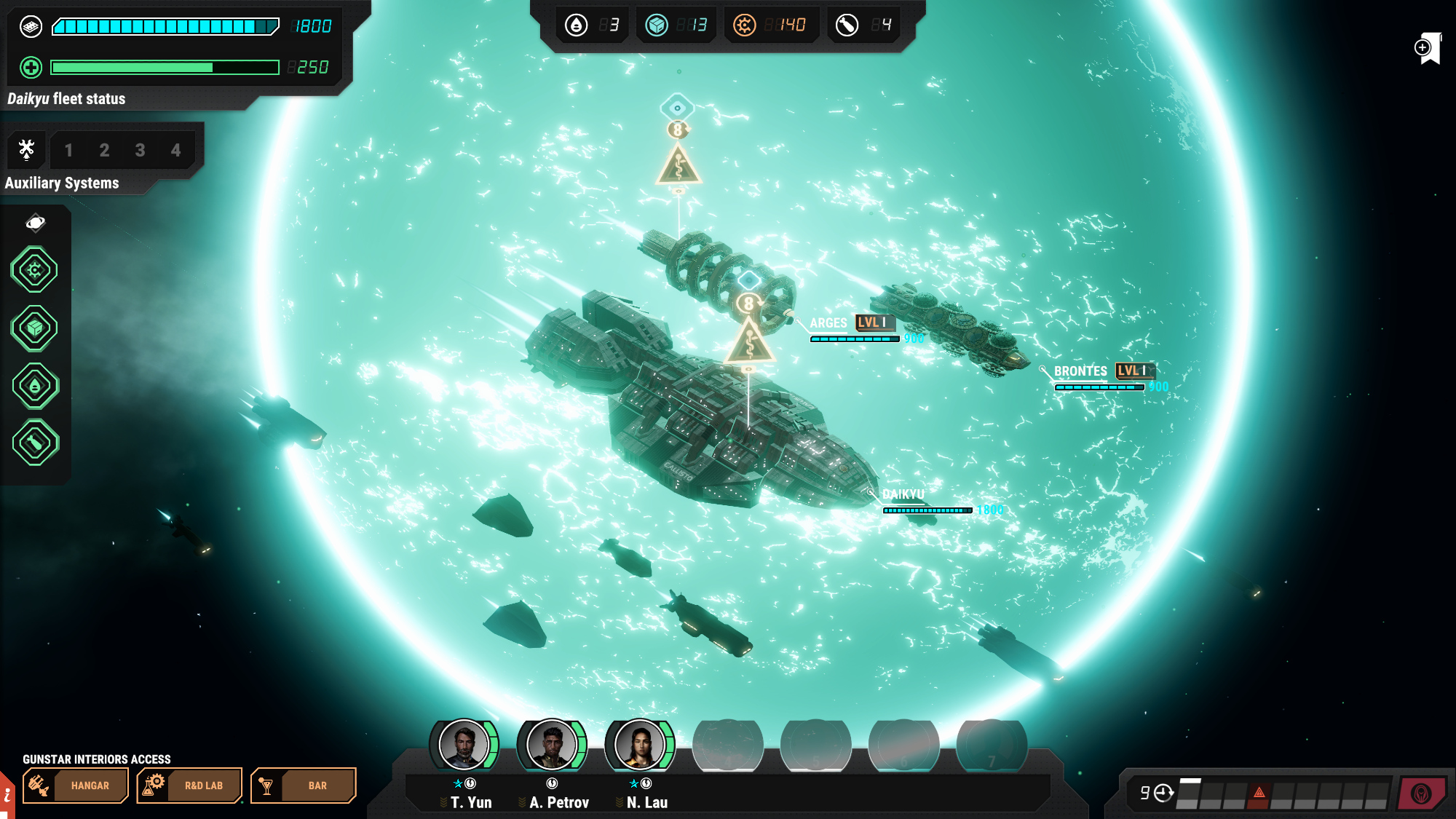This screenshot has height=819, width=1456.
Task: Click the red skull button on timeline
Action: tap(1421, 794)
